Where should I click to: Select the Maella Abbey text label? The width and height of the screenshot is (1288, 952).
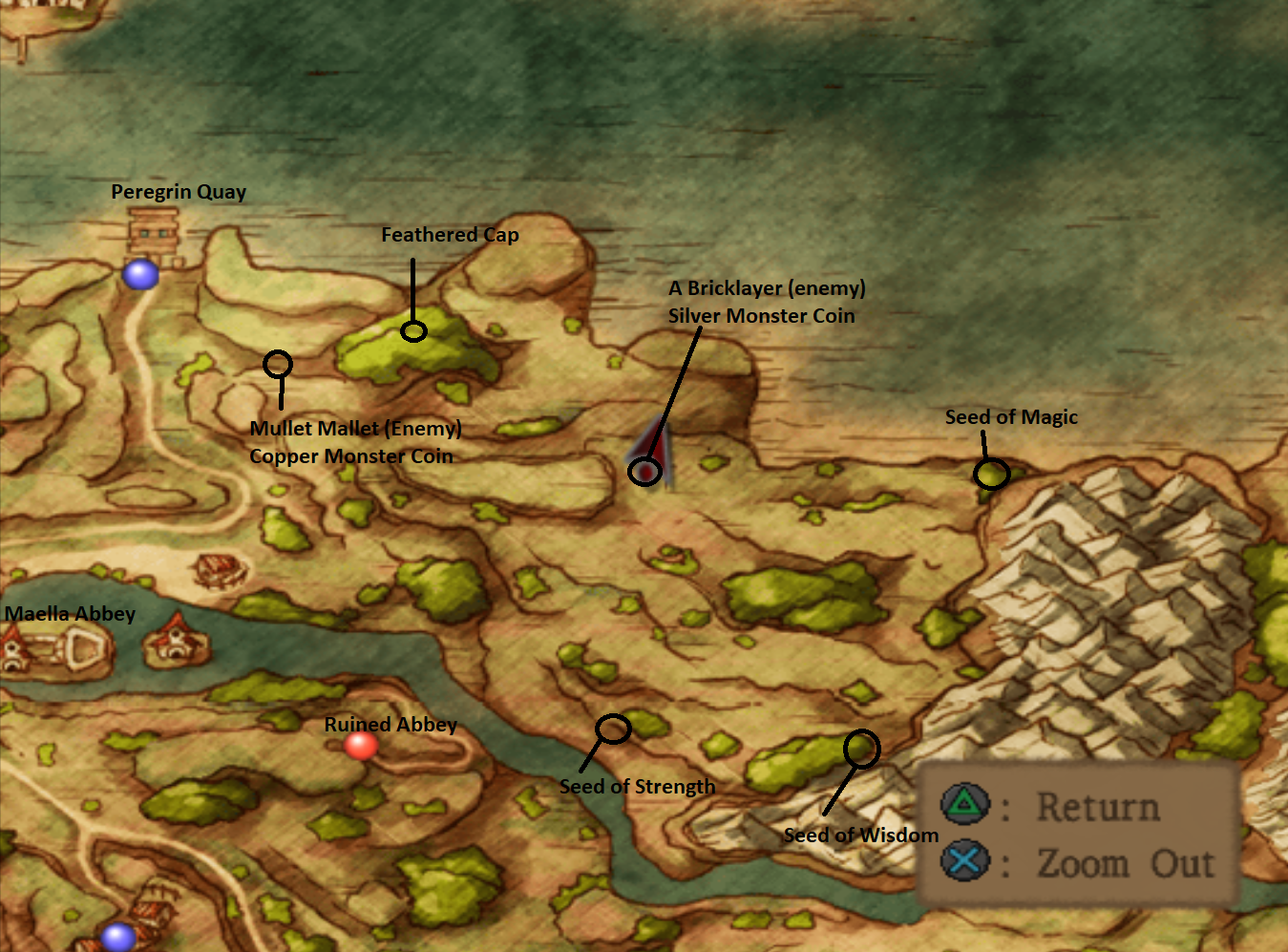(70, 613)
